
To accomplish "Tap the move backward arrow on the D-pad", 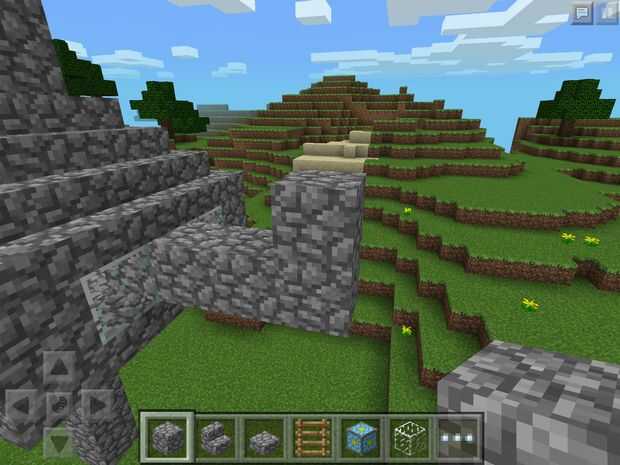I will point(58,441).
